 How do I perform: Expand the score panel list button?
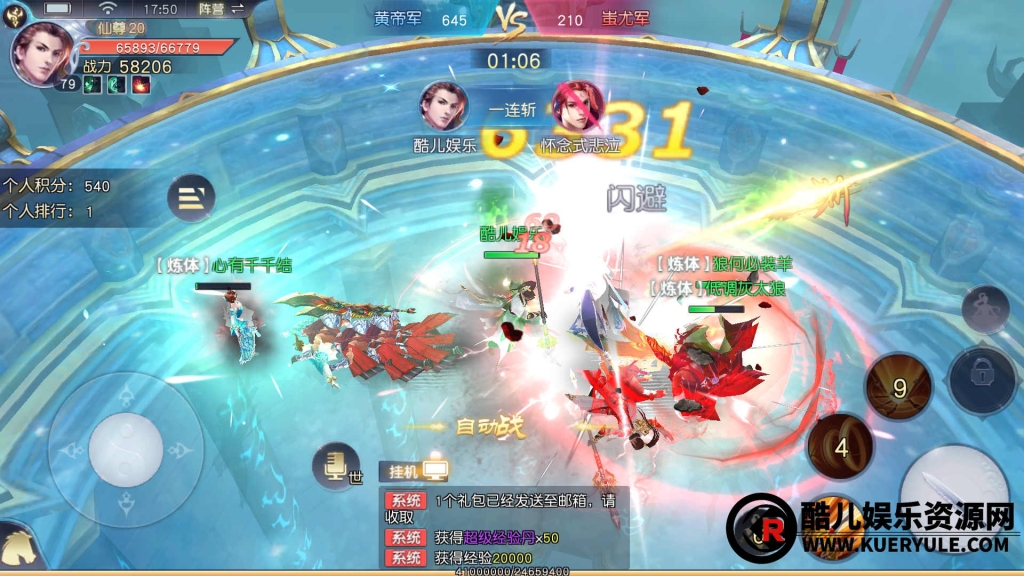(x=191, y=198)
